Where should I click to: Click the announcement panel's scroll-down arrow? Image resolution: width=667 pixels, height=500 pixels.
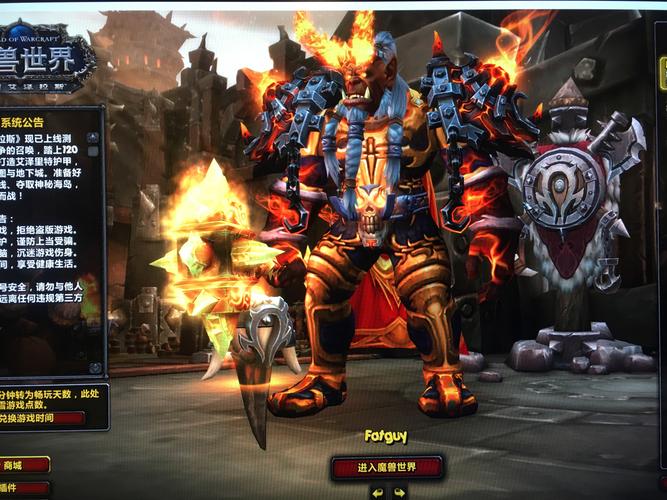tap(95, 367)
